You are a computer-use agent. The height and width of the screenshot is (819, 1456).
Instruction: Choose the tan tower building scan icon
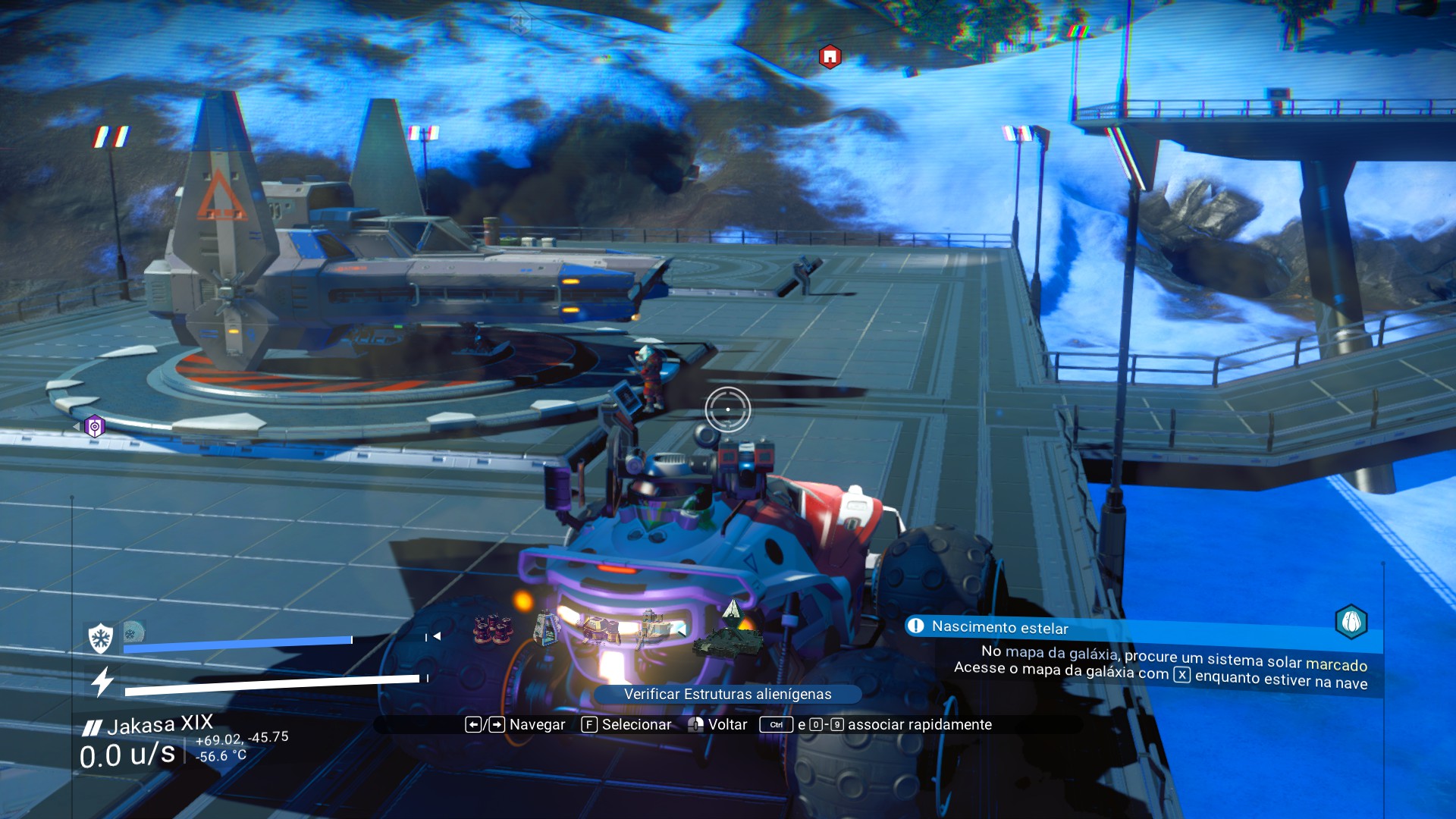click(x=654, y=628)
